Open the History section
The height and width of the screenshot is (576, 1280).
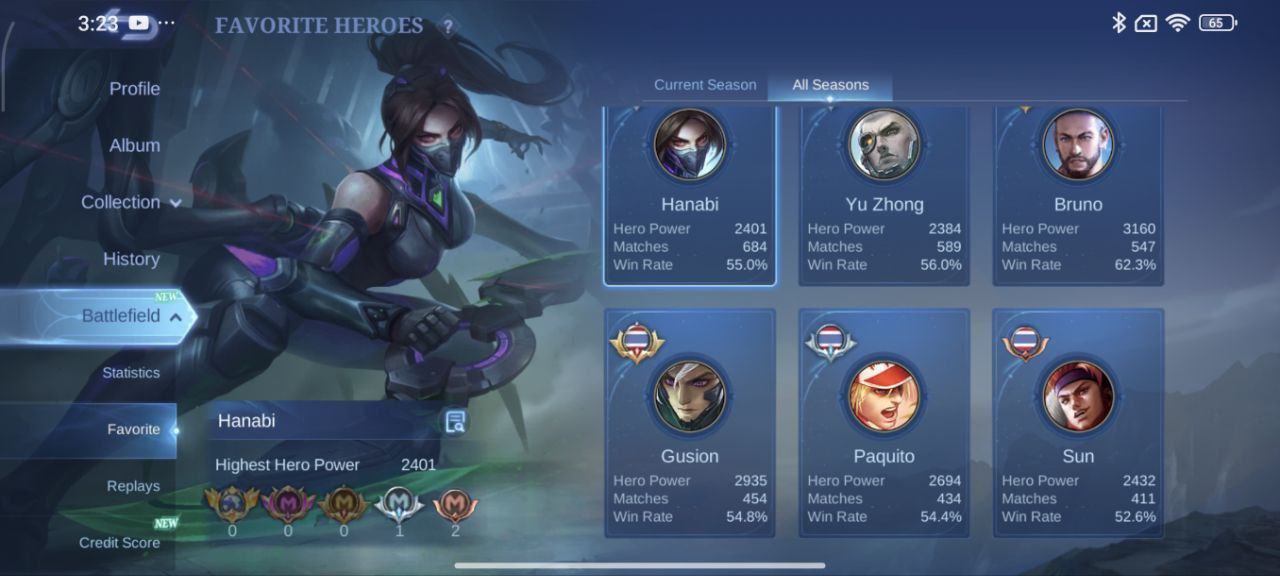coord(131,259)
